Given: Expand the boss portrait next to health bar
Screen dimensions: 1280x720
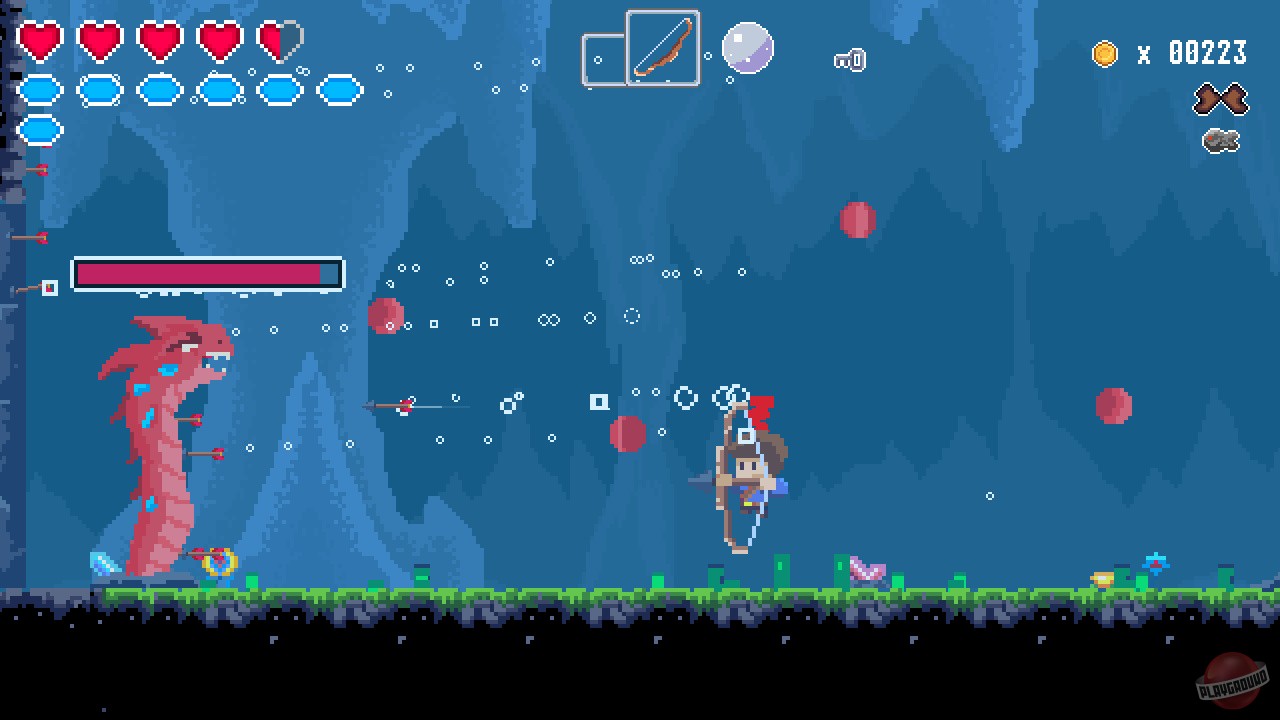Looking at the screenshot, I should [52, 289].
